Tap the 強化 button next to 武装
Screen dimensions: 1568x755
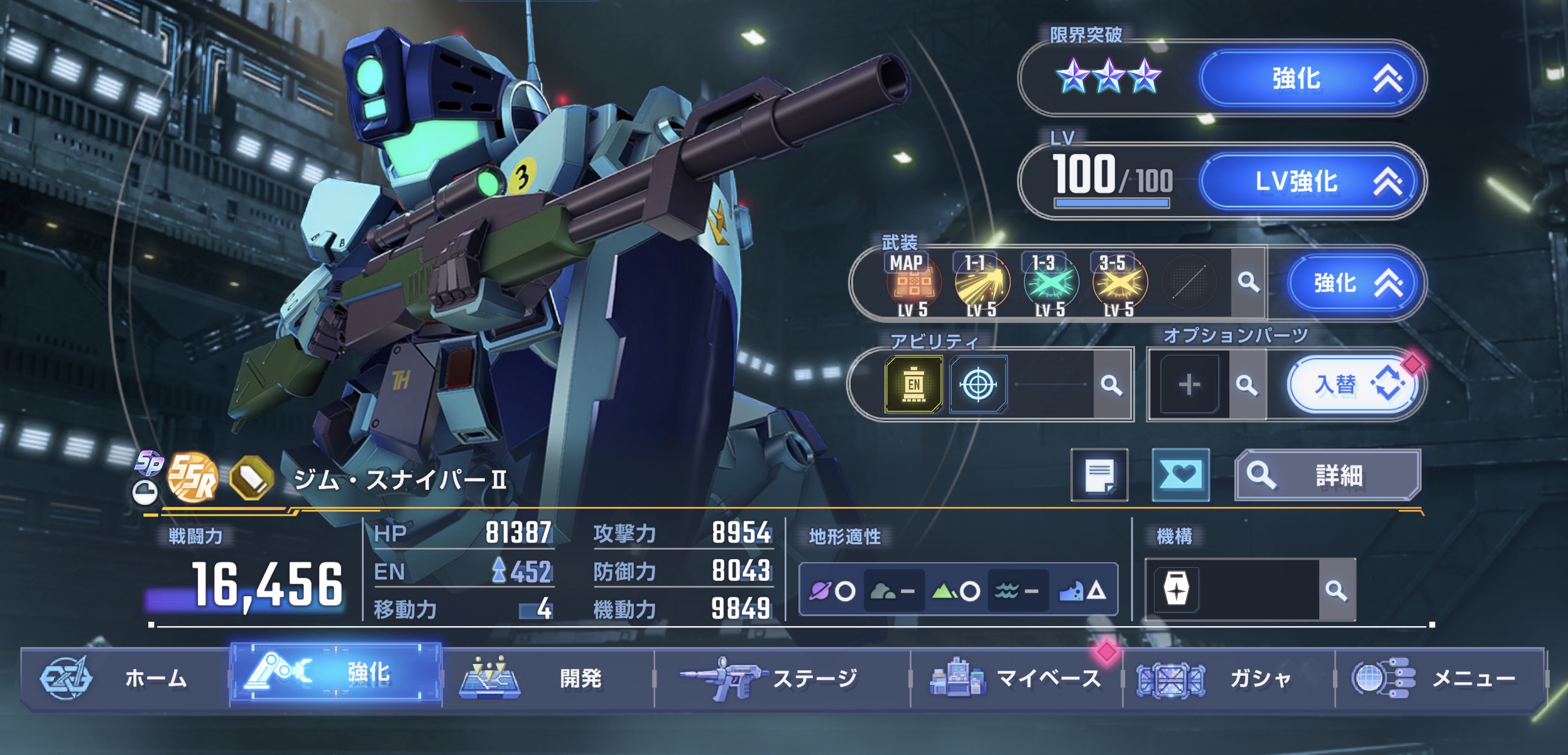[x=1354, y=283]
